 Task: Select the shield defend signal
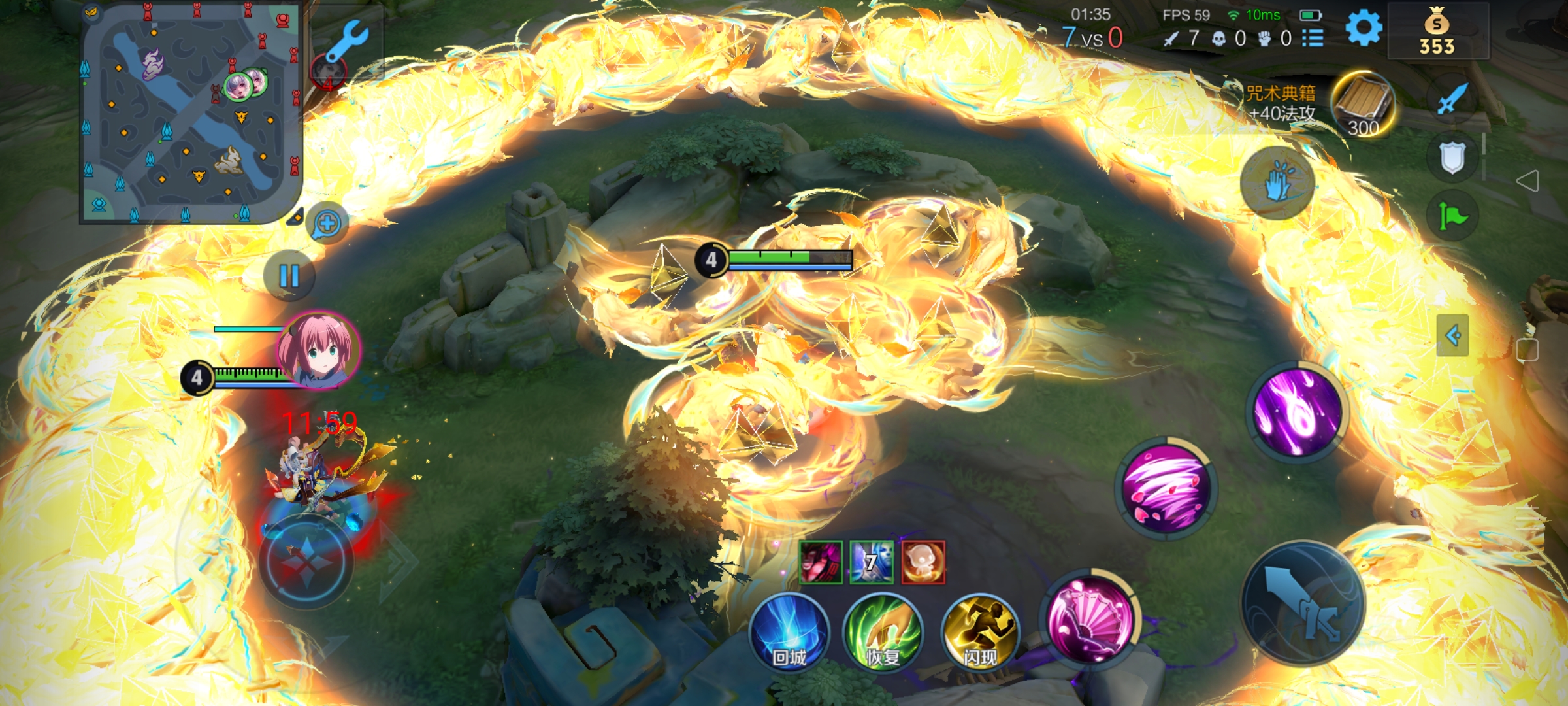coord(1452,157)
